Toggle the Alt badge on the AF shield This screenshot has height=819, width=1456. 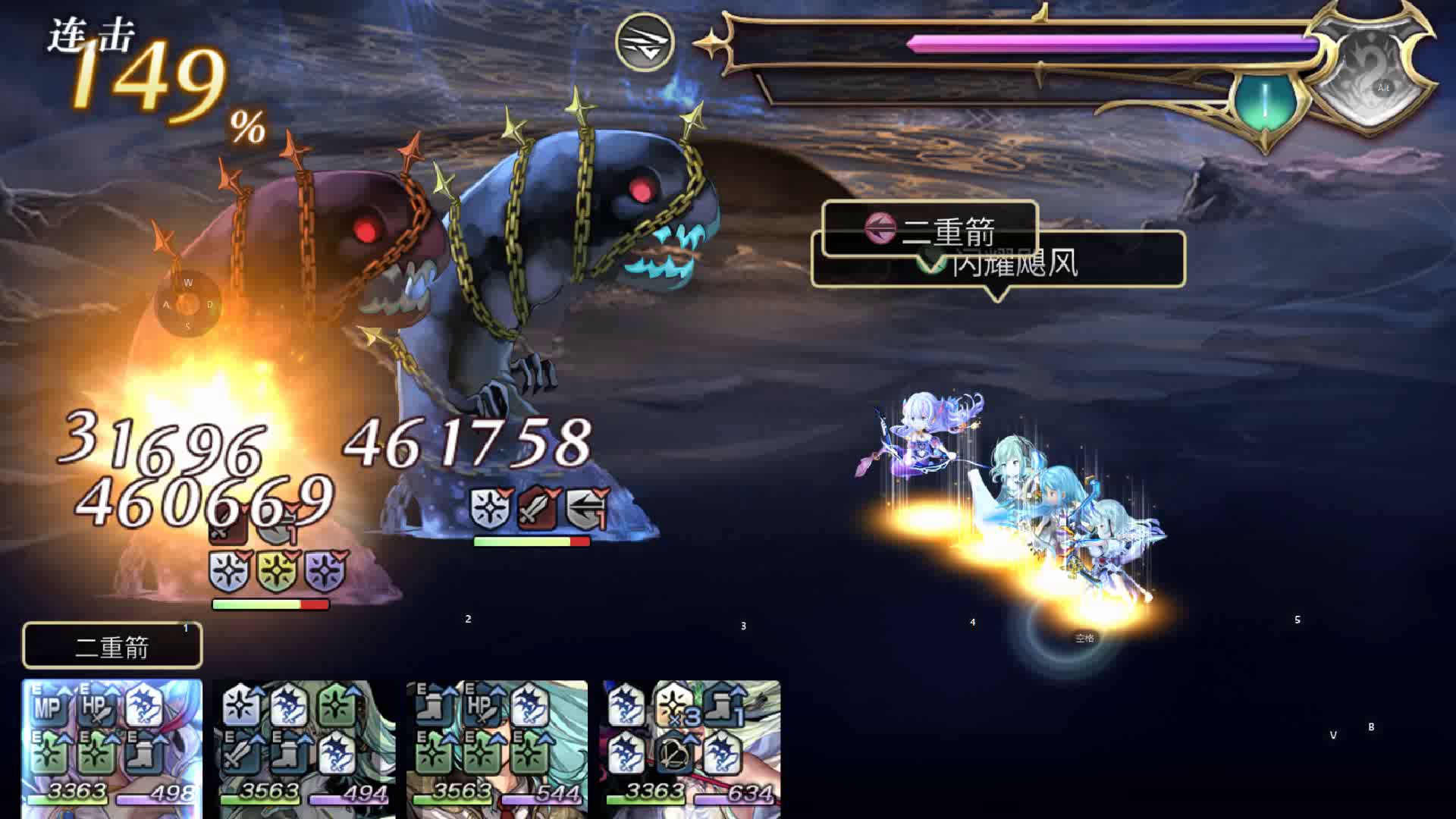tap(1385, 88)
